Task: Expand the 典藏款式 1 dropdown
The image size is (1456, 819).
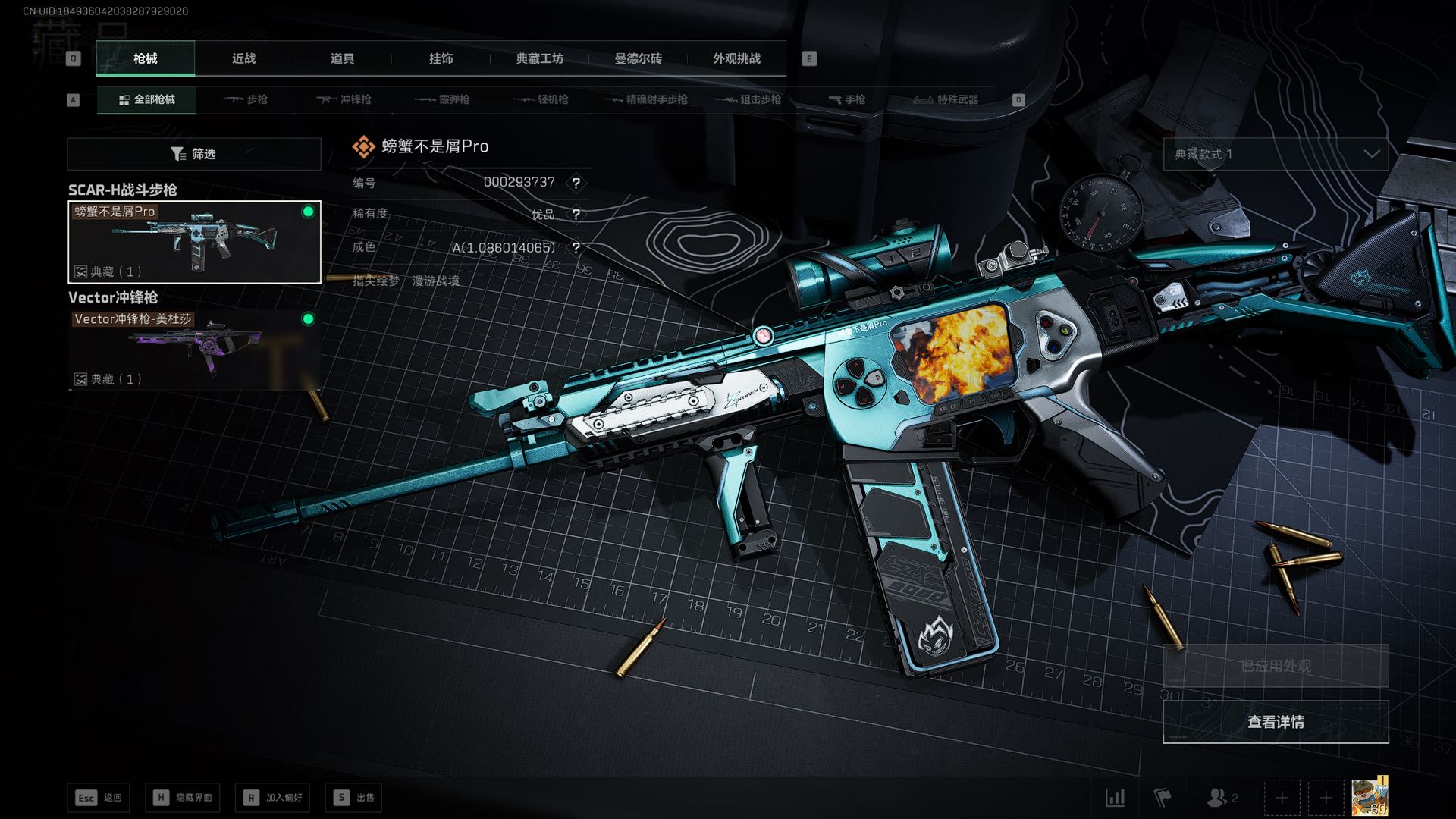Action: (1276, 154)
